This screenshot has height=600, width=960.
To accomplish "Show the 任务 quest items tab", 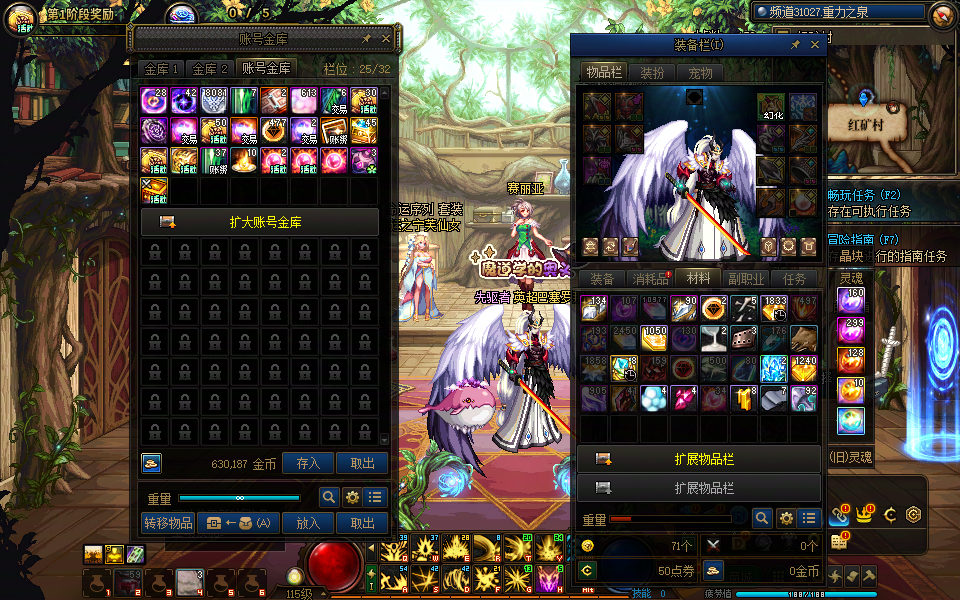I will point(794,278).
